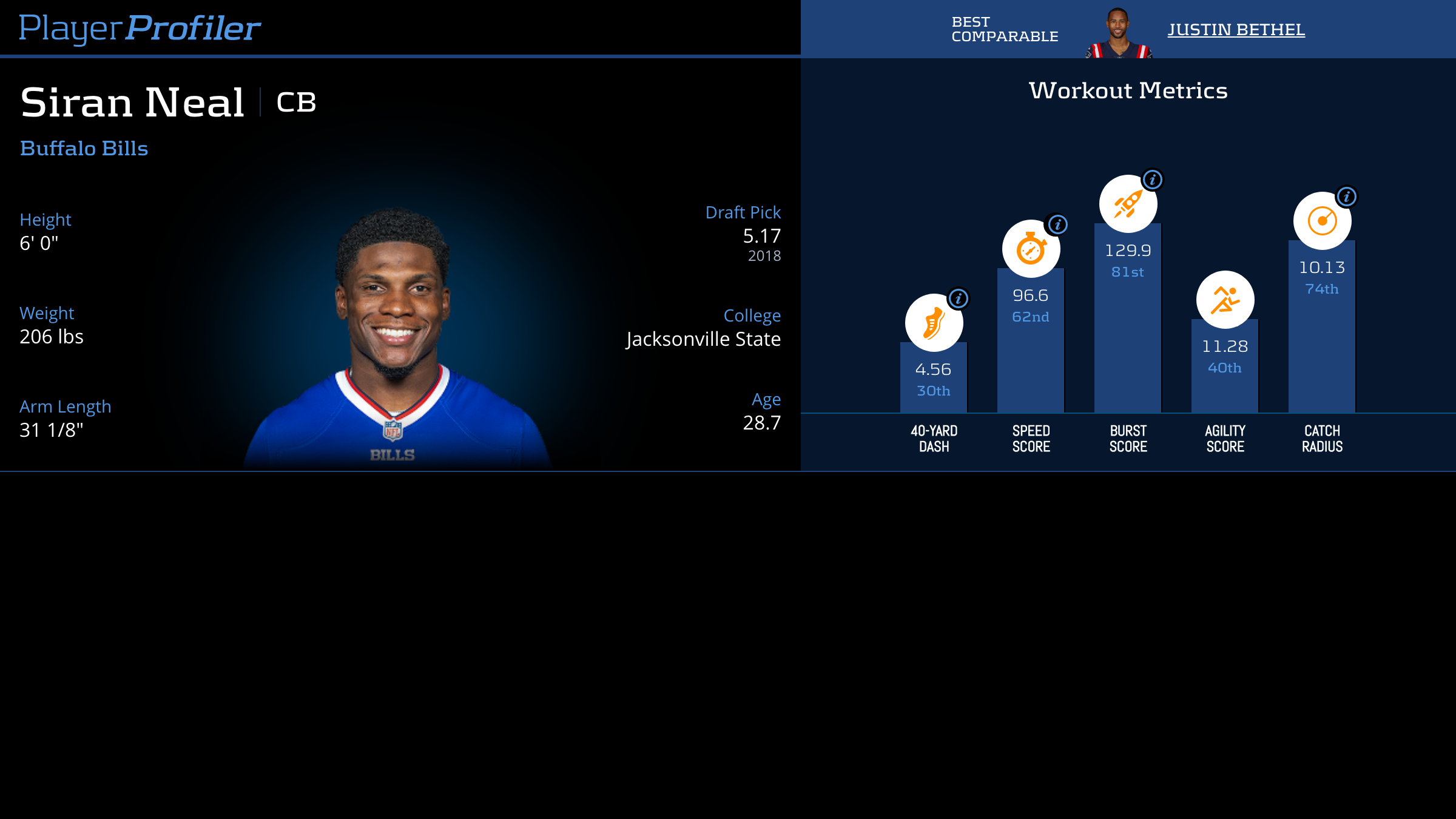Image resolution: width=1456 pixels, height=819 pixels.
Task: Show info for the Catch Radius metric
Action: pyautogui.click(x=1347, y=197)
